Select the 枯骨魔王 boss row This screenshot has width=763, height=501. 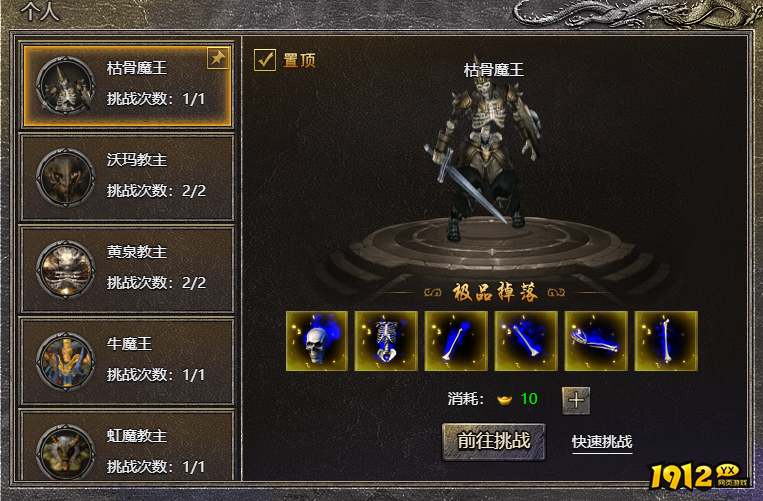coord(126,84)
